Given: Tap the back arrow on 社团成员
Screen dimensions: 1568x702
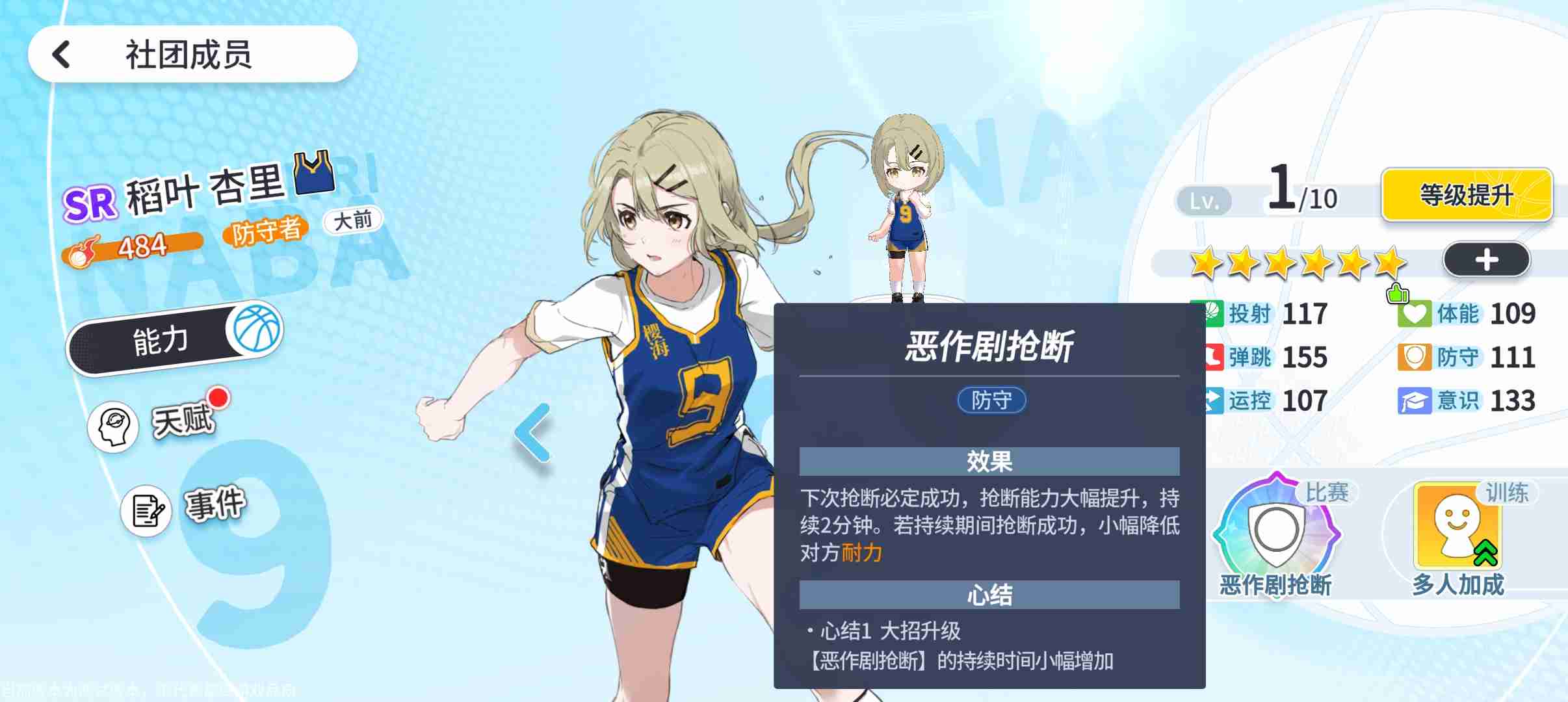Looking at the screenshot, I should click(62, 54).
